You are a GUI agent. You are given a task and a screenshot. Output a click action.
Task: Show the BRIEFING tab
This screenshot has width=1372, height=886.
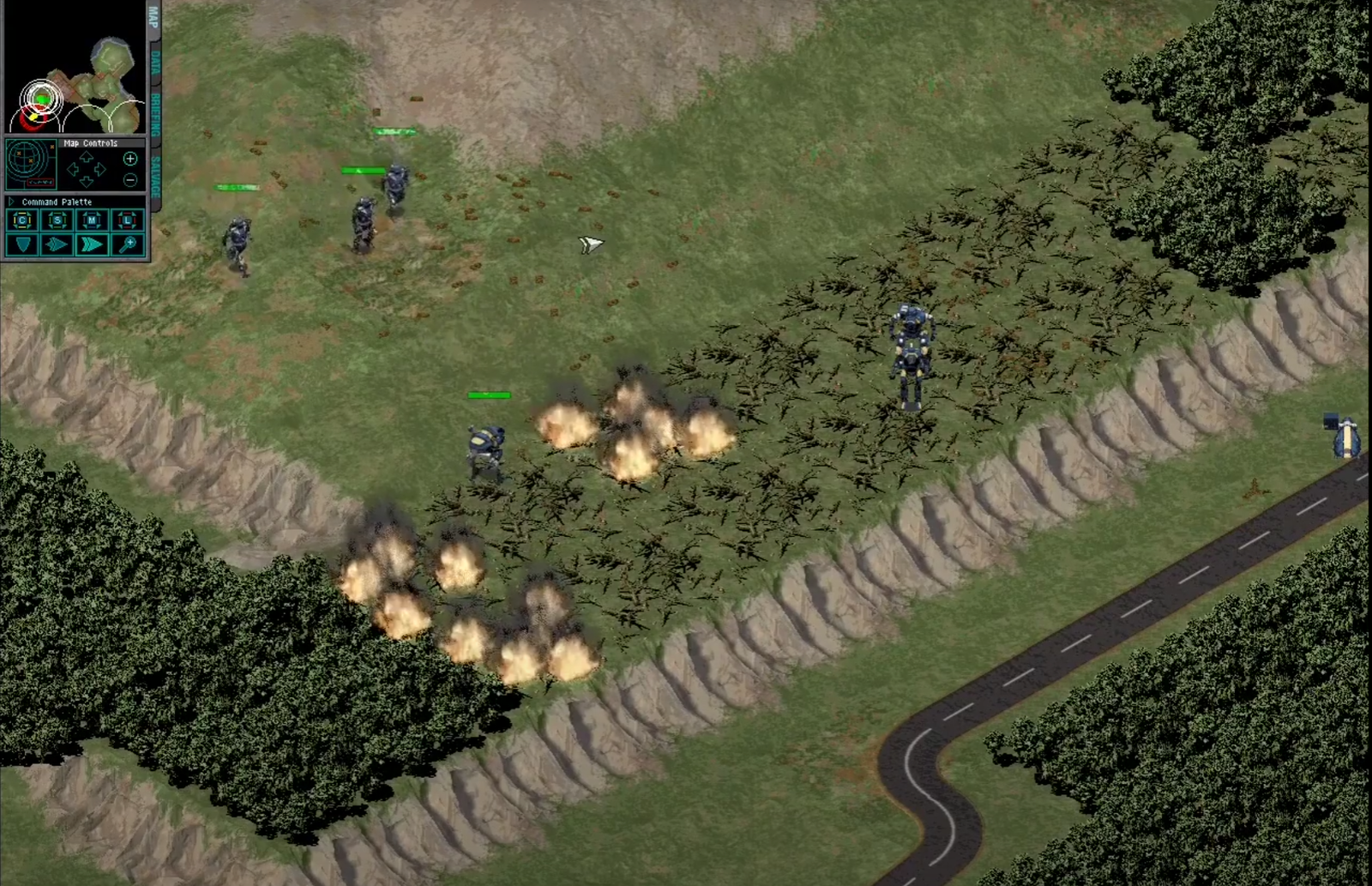coord(155,114)
